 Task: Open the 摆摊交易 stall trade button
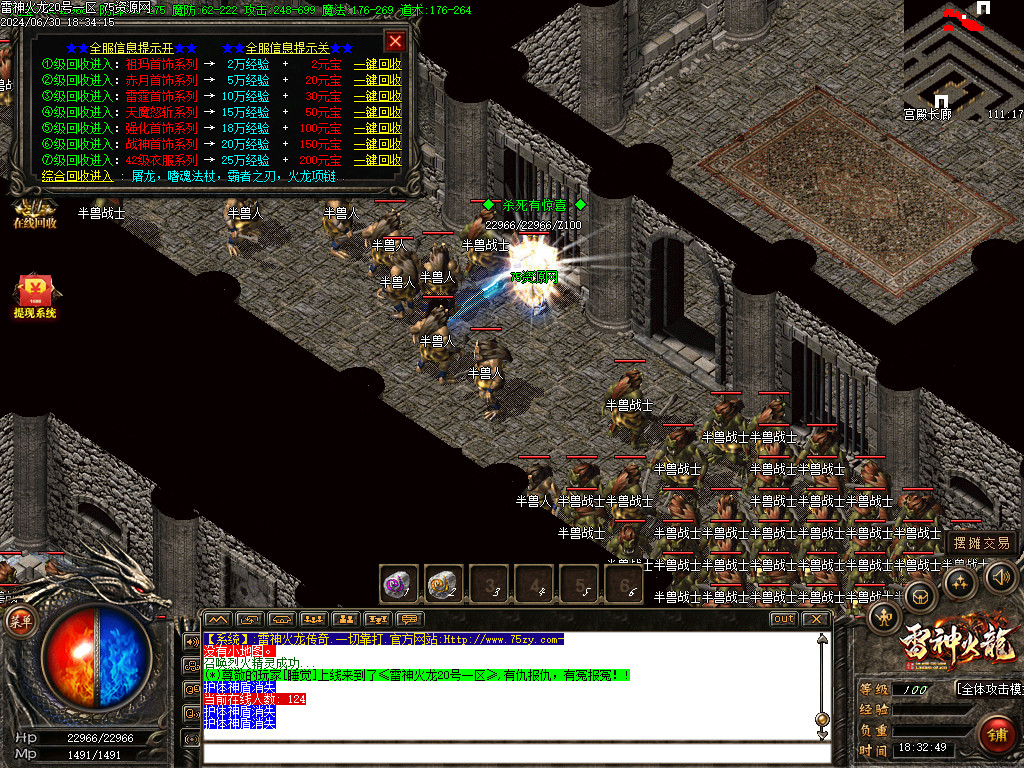coord(981,543)
